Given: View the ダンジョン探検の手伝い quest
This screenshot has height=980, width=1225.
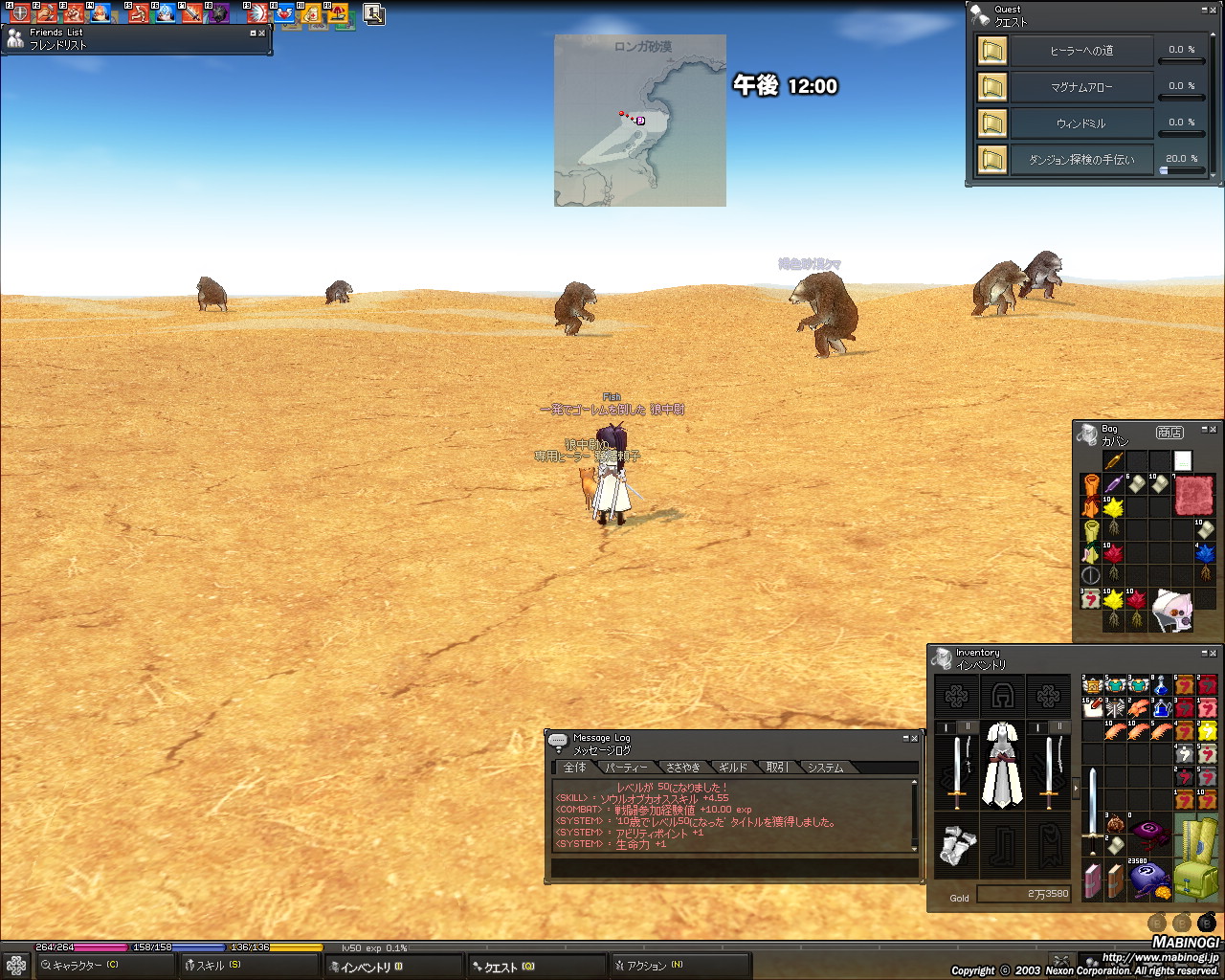Looking at the screenshot, I should pyautogui.click(x=1081, y=160).
